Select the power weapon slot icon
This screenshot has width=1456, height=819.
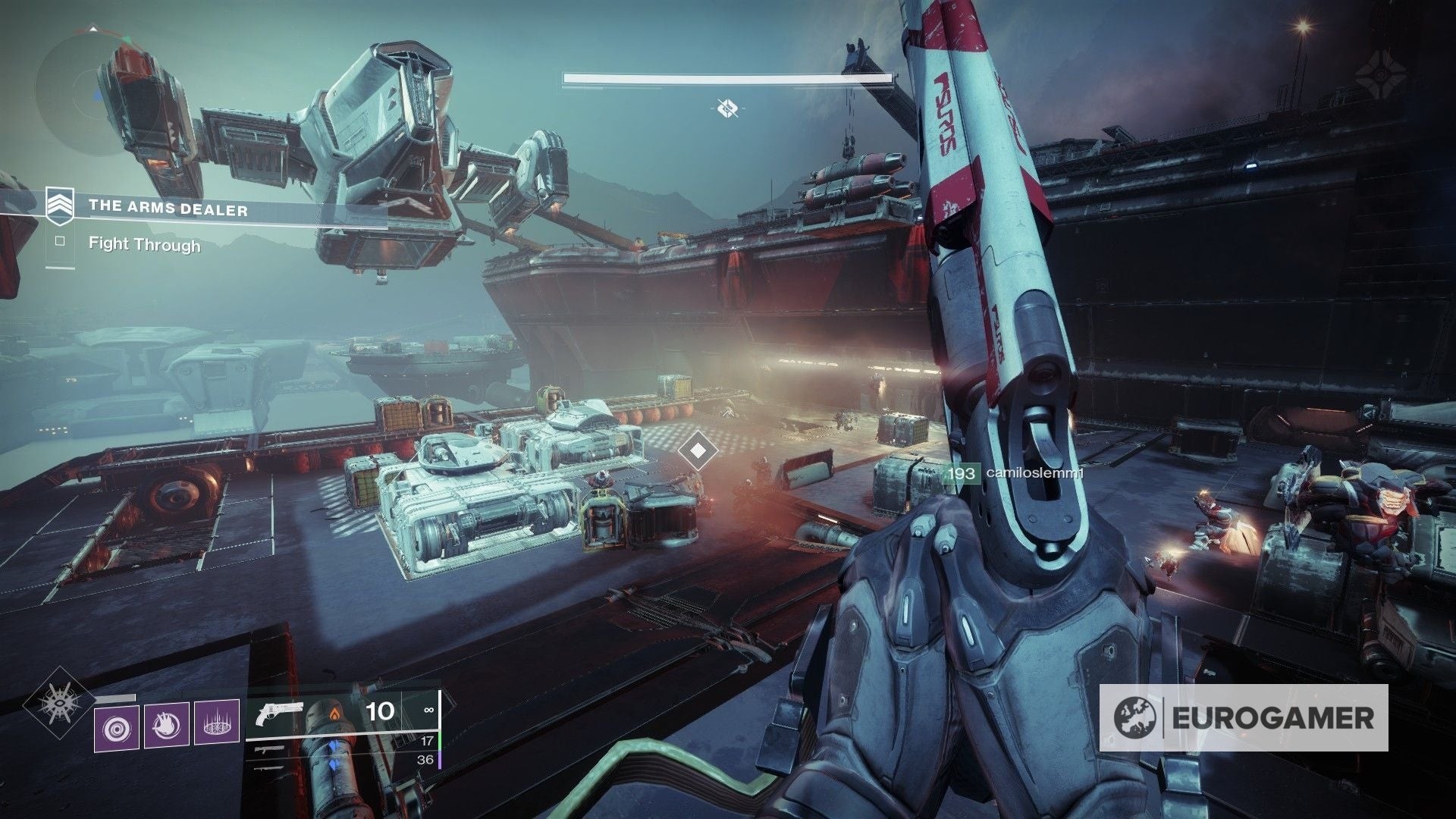[x=270, y=768]
